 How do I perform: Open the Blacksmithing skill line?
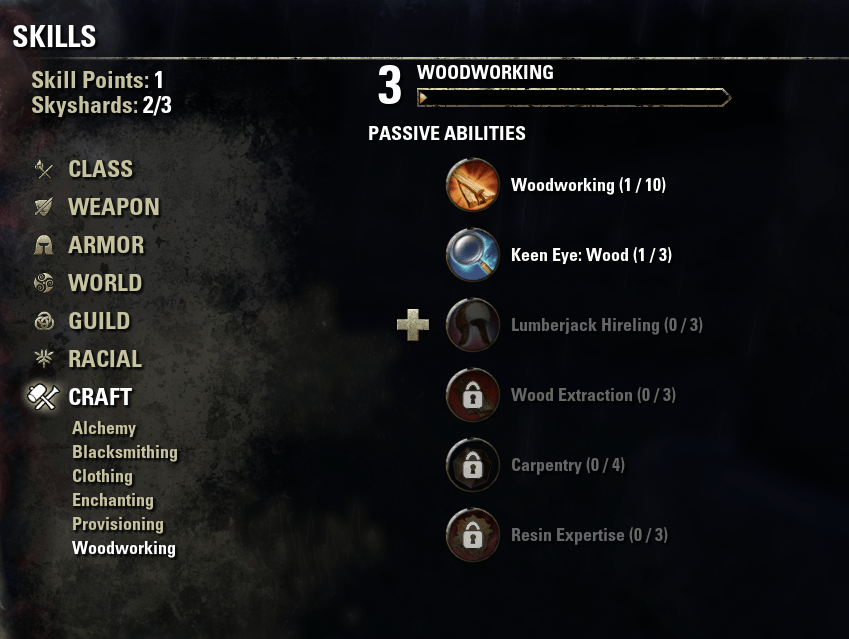pos(125,452)
